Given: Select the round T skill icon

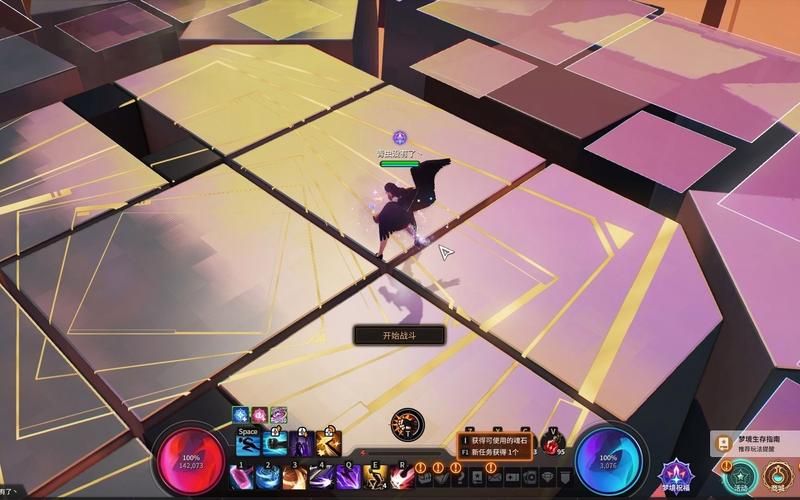Looking at the screenshot, I should pos(407,424).
